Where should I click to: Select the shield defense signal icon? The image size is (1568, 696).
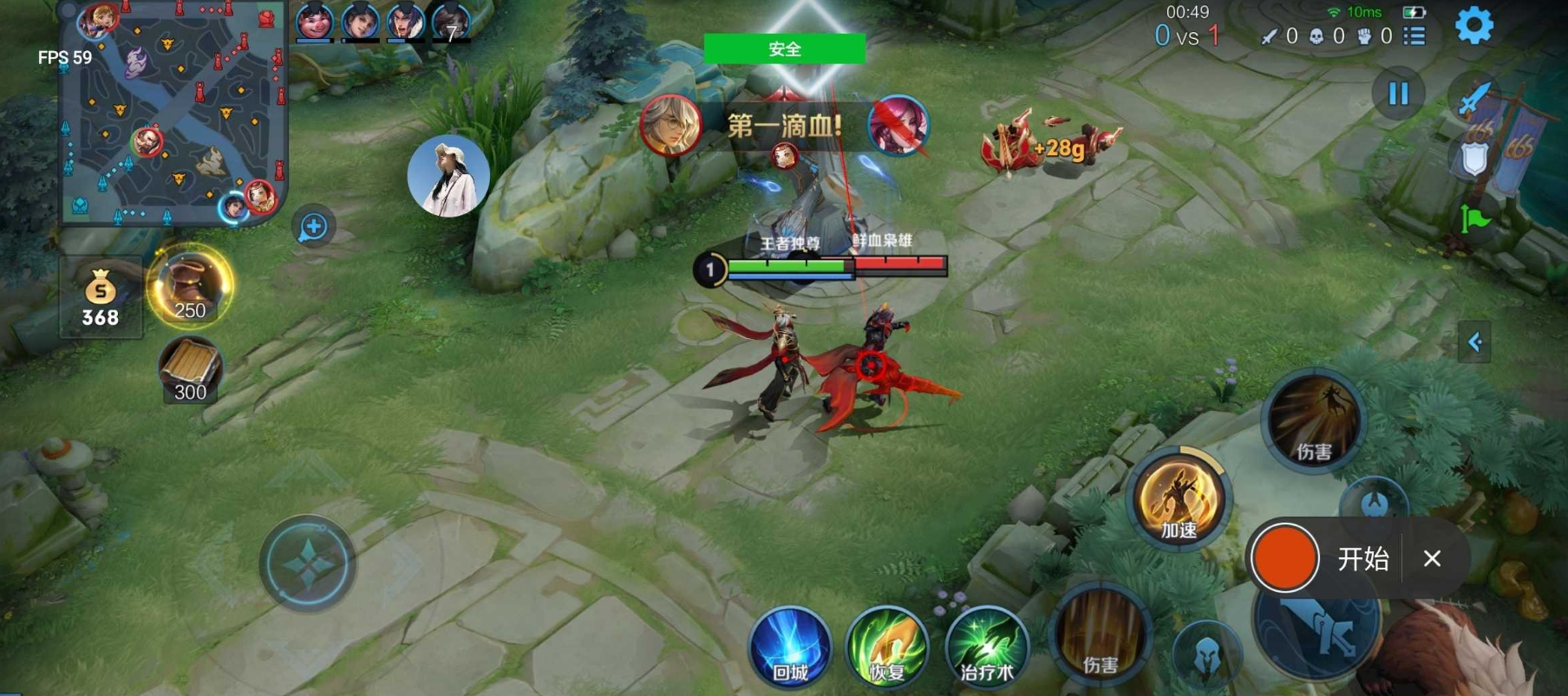[1473, 159]
